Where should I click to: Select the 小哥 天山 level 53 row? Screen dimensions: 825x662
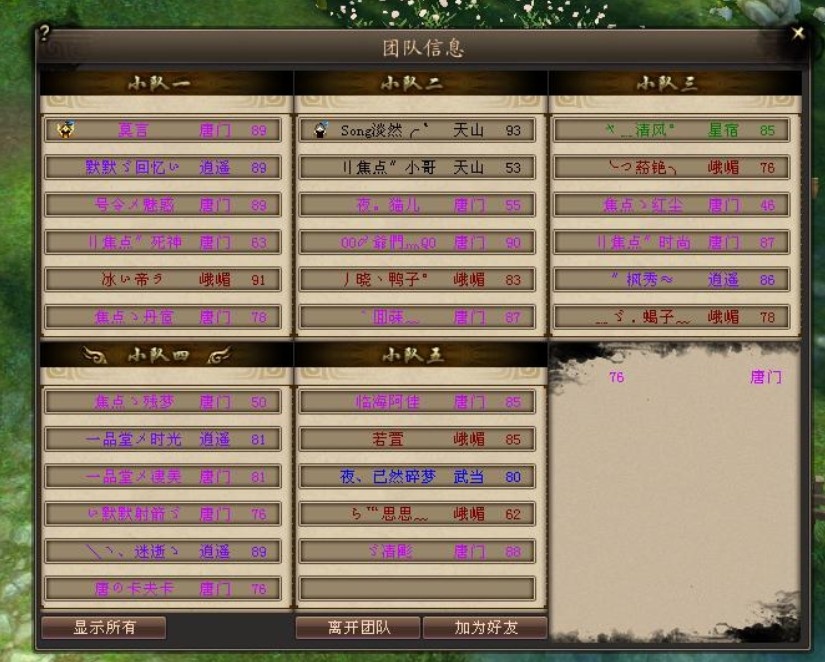417,167
